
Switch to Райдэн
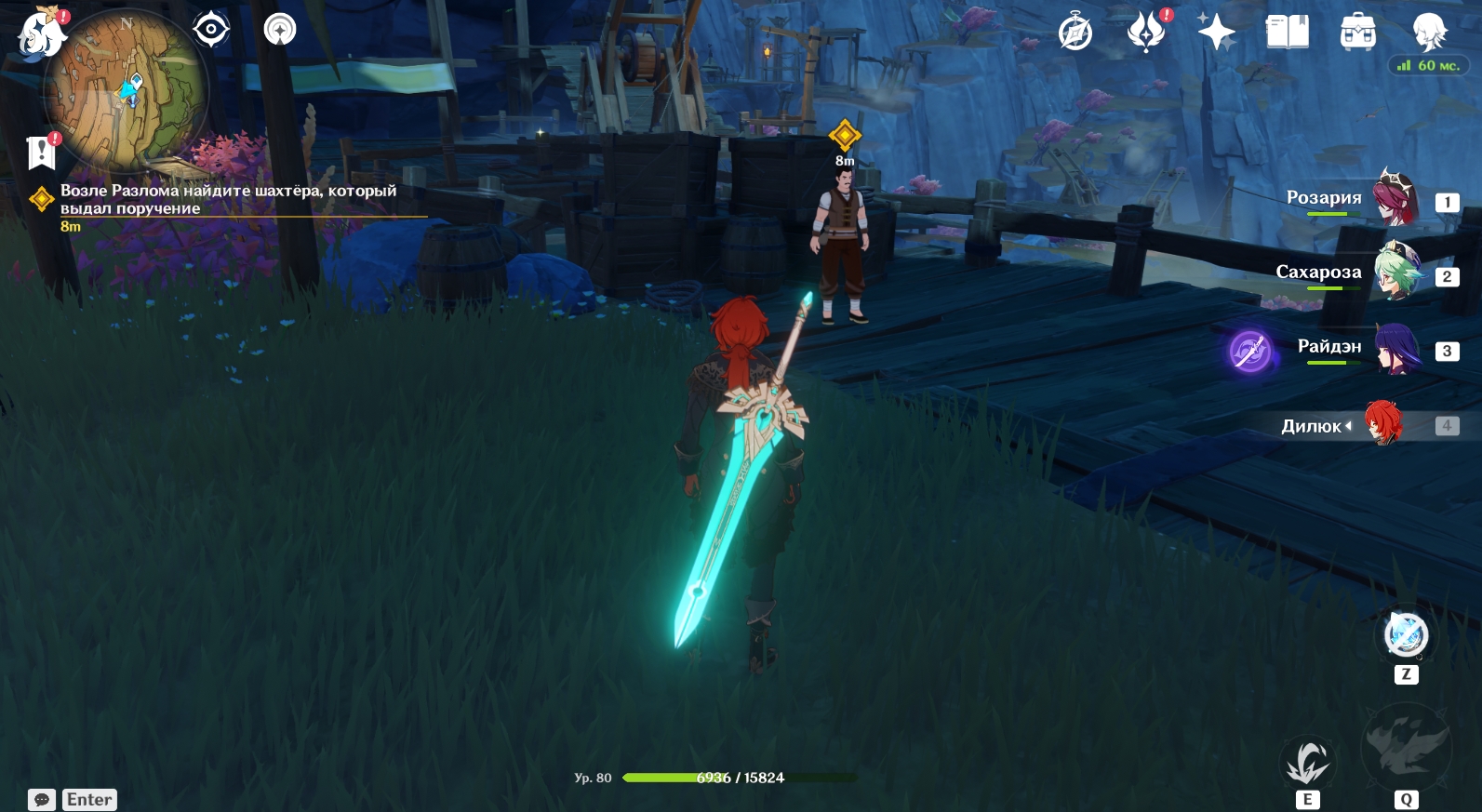coord(1395,348)
